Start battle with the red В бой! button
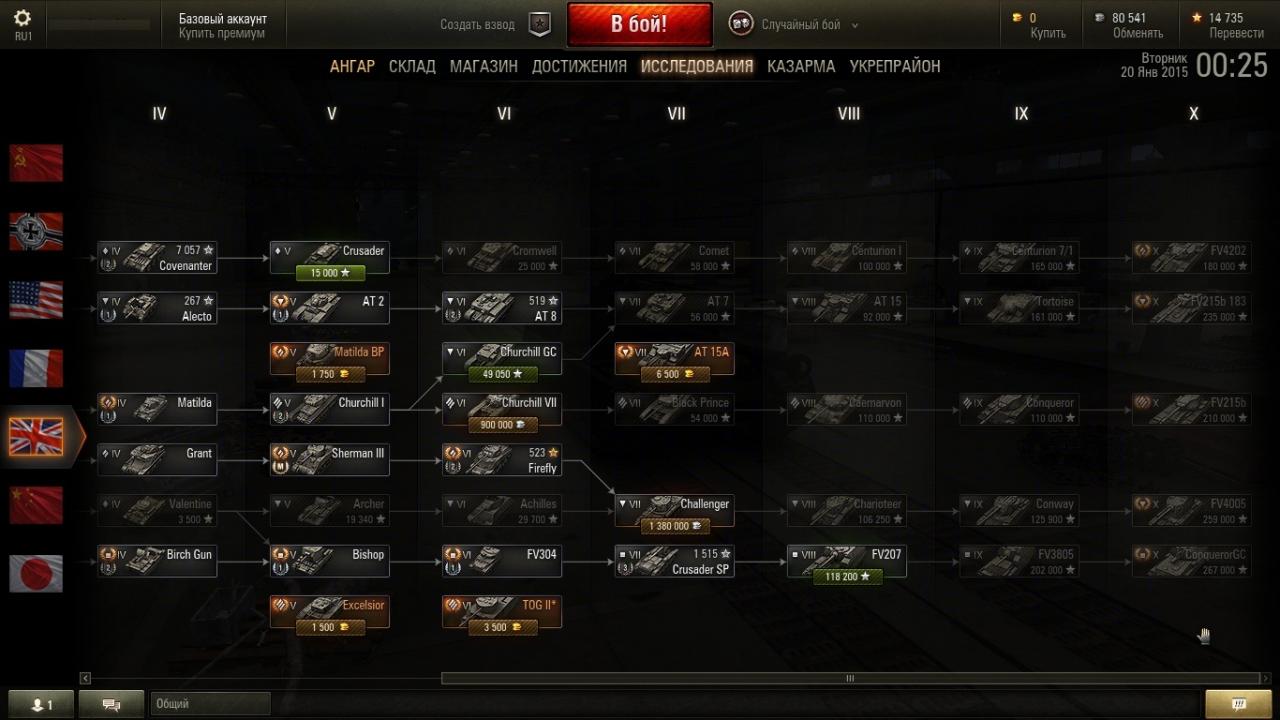Viewport: 1280px width, 720px height. pos(639,24)
